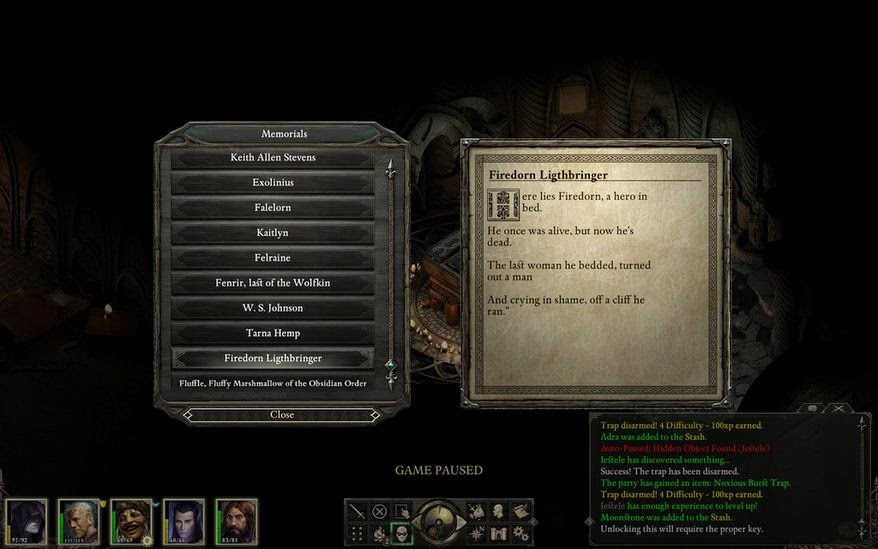Select the hooded character portrait
This screenshot has width=878, height=549.
[28, 522]
